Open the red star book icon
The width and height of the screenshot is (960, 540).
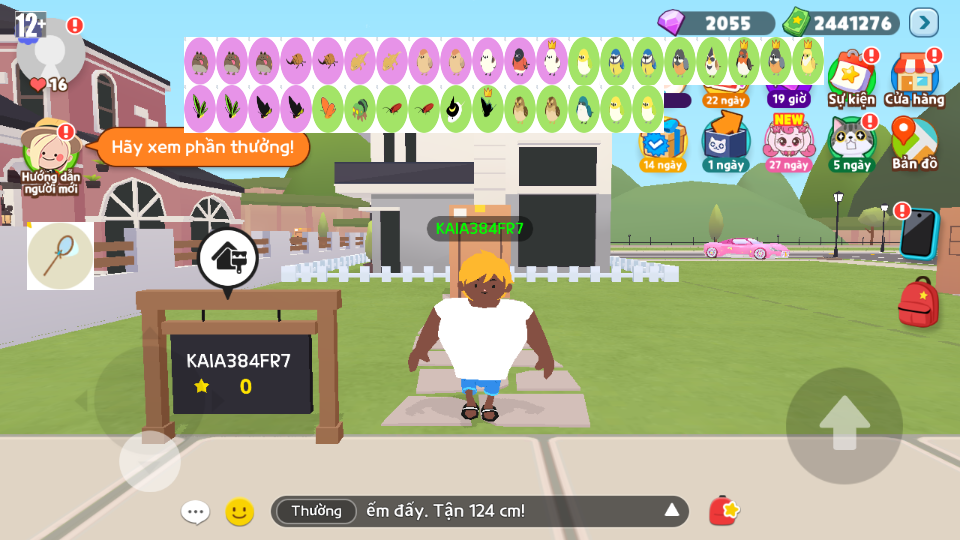click(x=723, y=511)
